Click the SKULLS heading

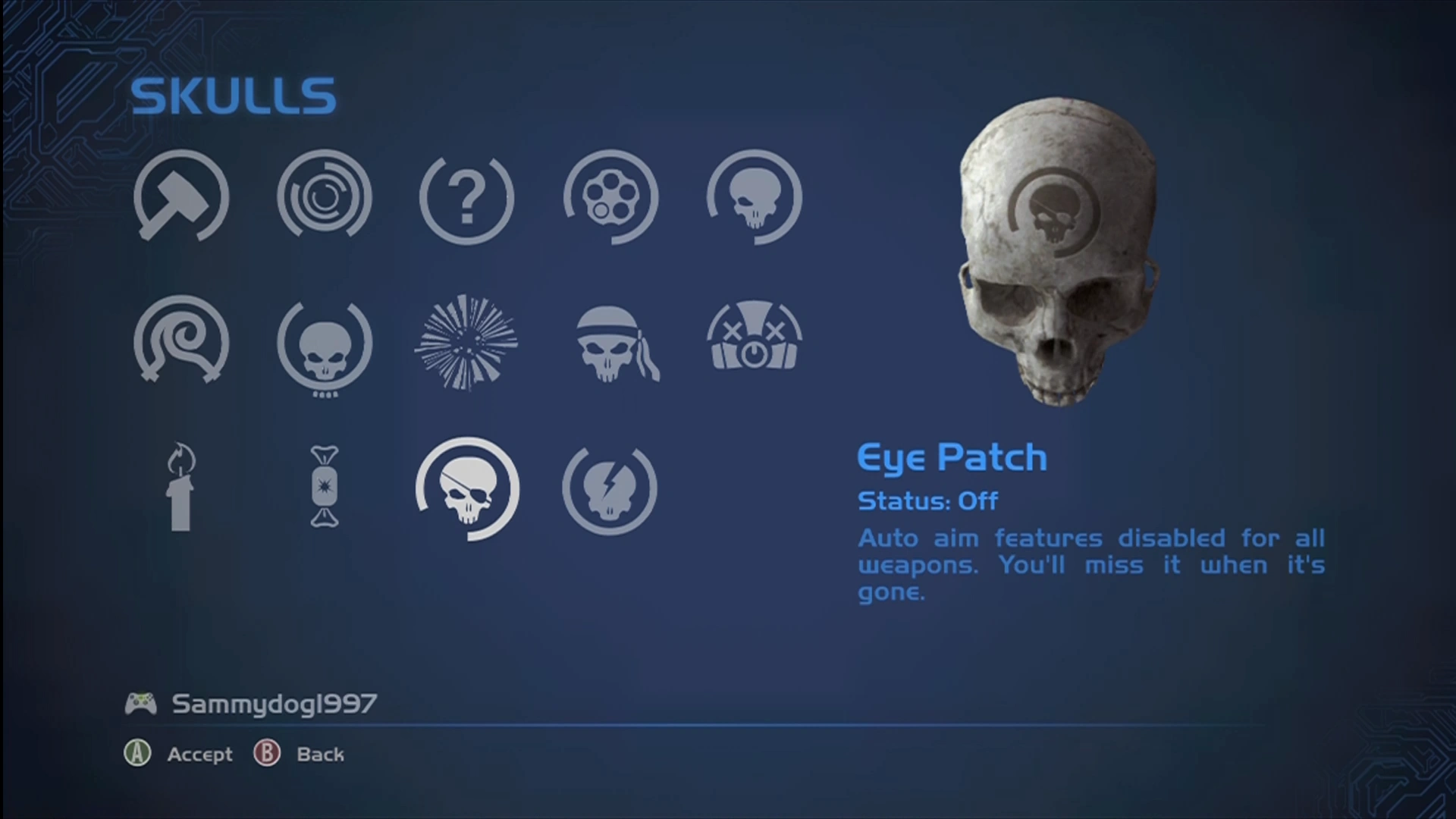point(233,93)
